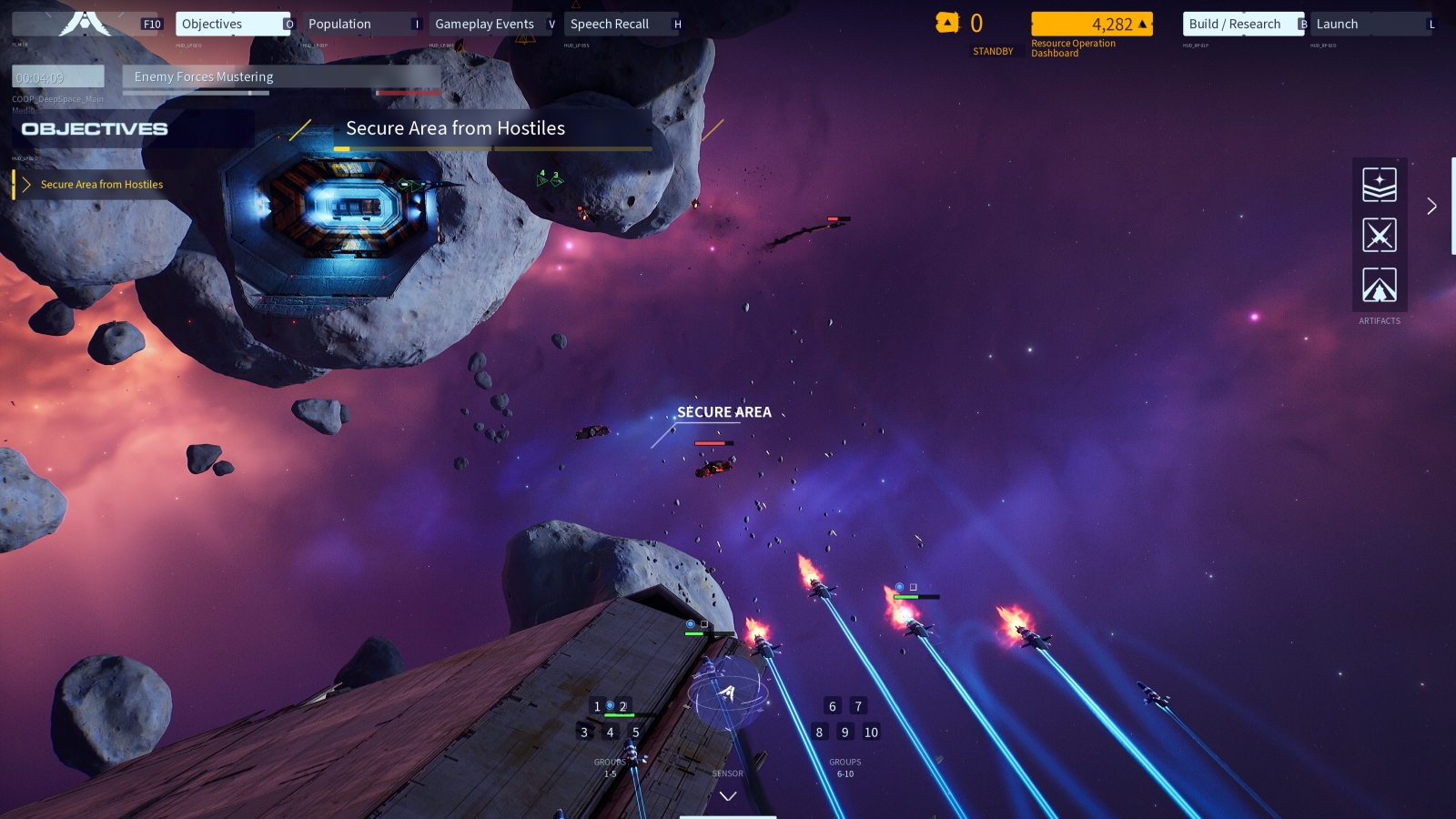Image resolution: width=1456 pixels, height=819 pixels.
Task: Collapse the bottom panel with down chevron
Action: click(728, 796)
